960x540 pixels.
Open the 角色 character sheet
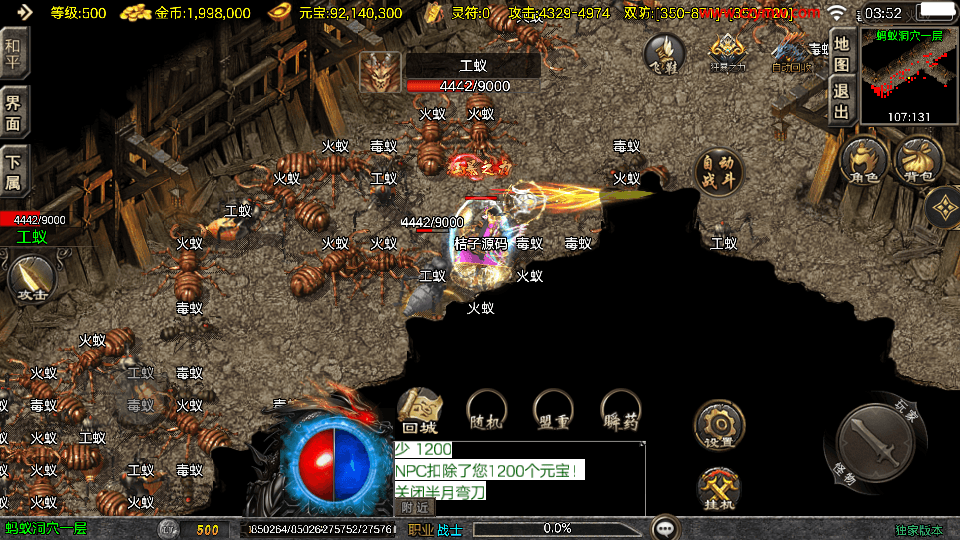[864, 161]
